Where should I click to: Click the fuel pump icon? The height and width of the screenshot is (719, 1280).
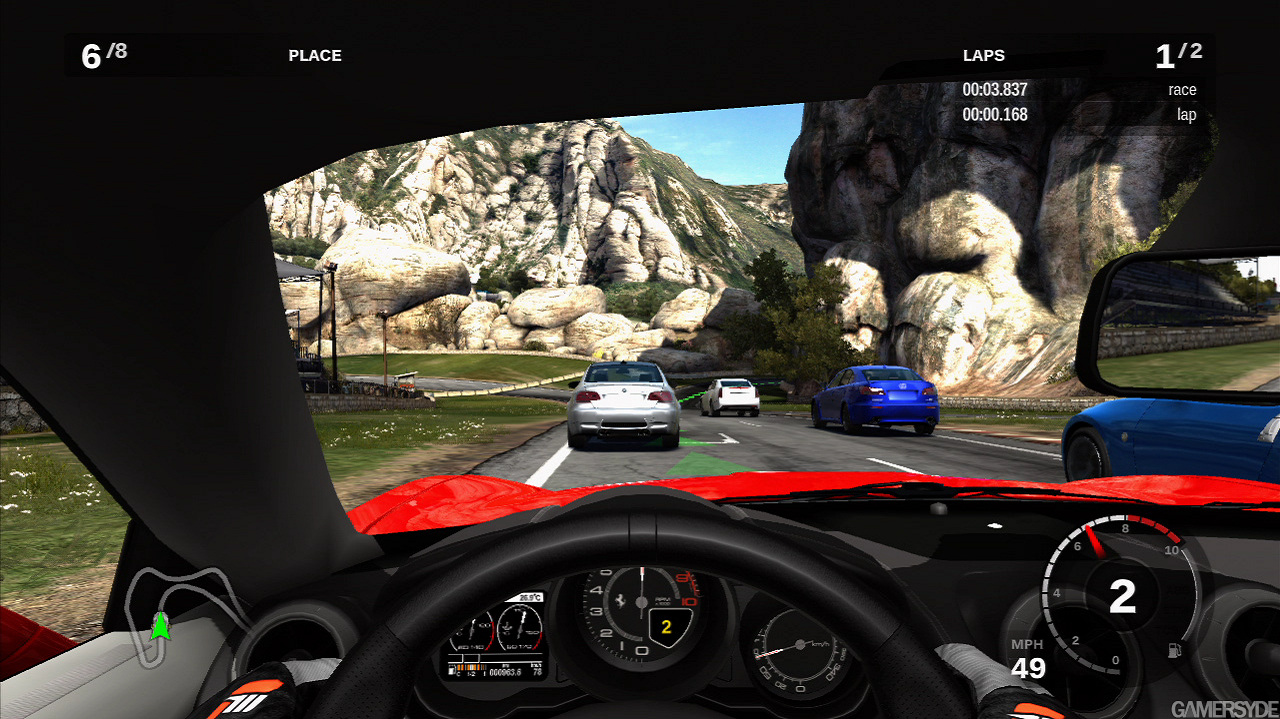1172,650
